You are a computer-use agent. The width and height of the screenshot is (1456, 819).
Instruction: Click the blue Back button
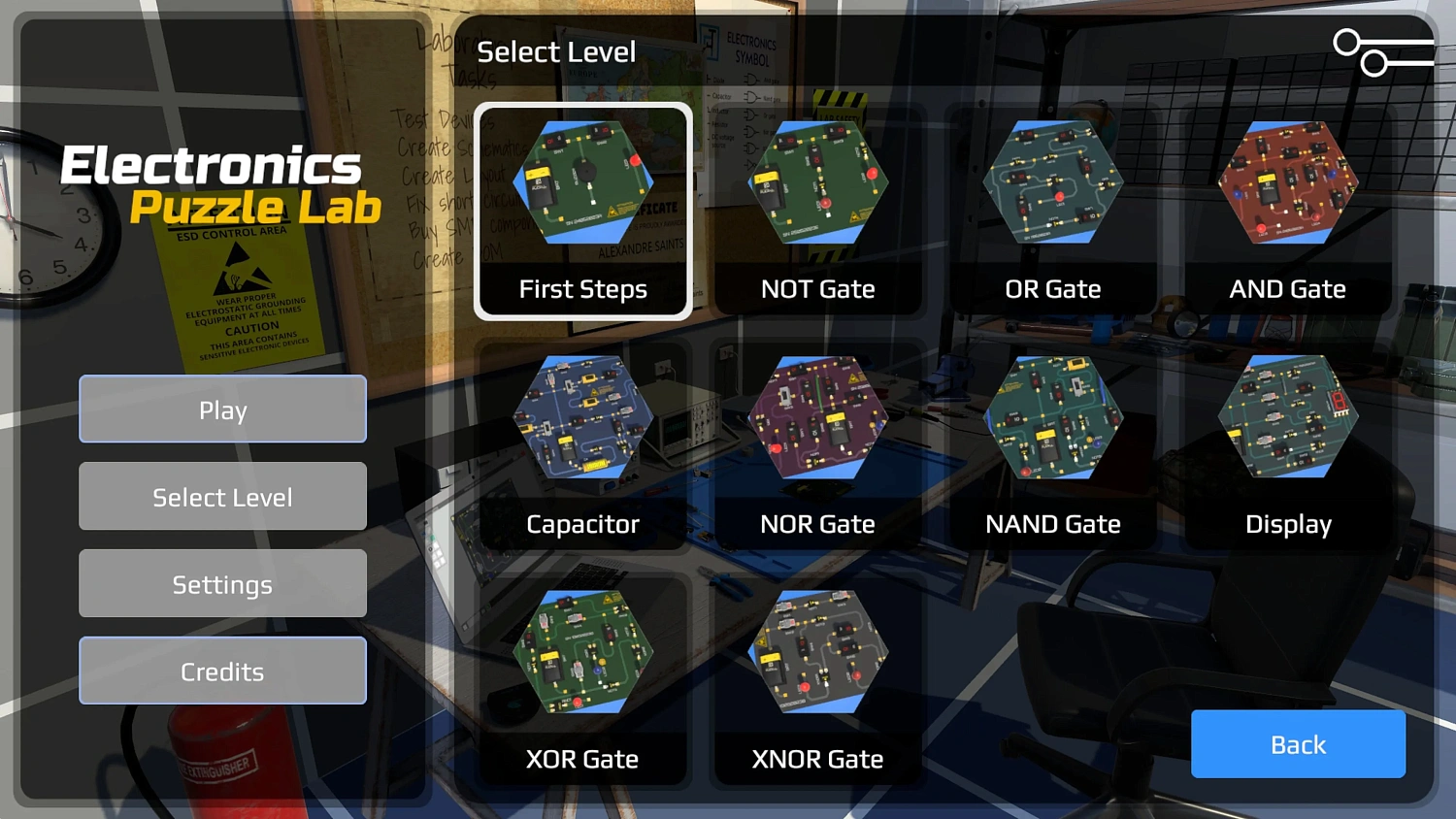pyautogui.click(x=1298, y=744)
